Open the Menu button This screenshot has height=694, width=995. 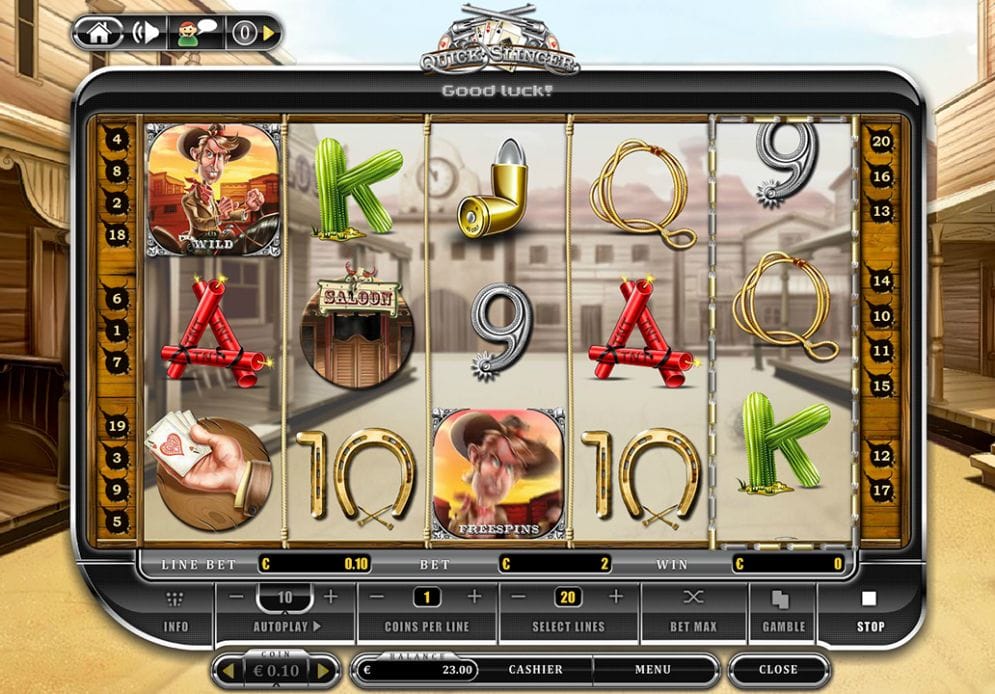point(652,670)
